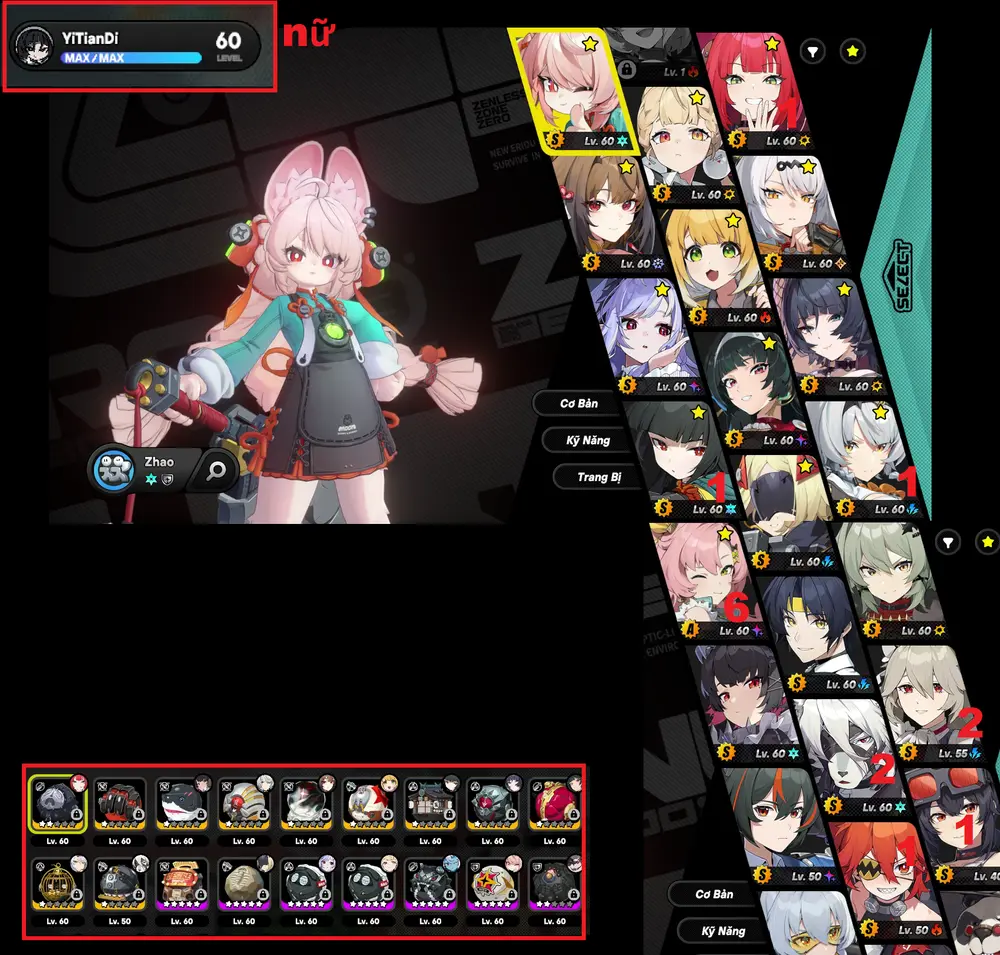
Task: Open the Trang Bị equipment tab
Action: click(599, 477)
